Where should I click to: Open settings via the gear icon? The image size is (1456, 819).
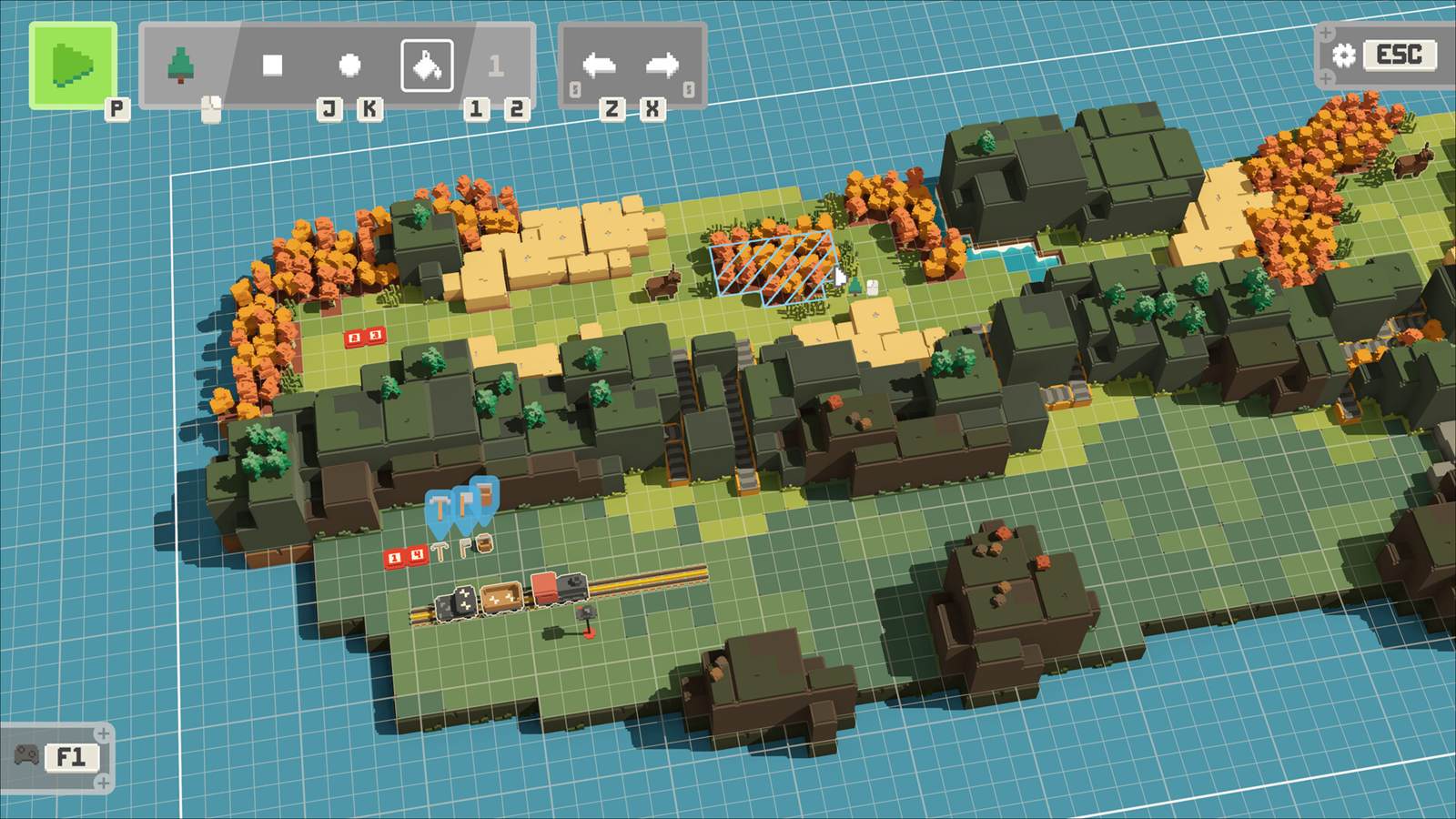[1344, 55]
